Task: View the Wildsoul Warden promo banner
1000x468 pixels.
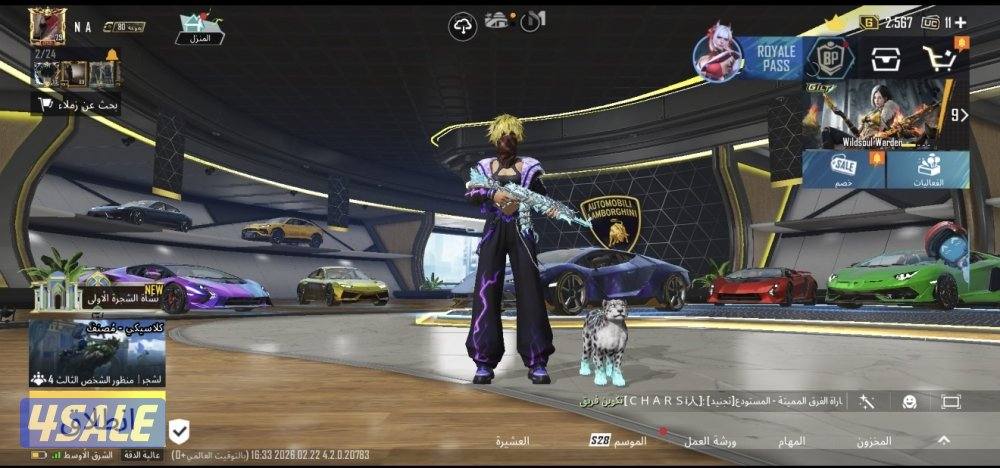Action: click(x=873, y=113)
